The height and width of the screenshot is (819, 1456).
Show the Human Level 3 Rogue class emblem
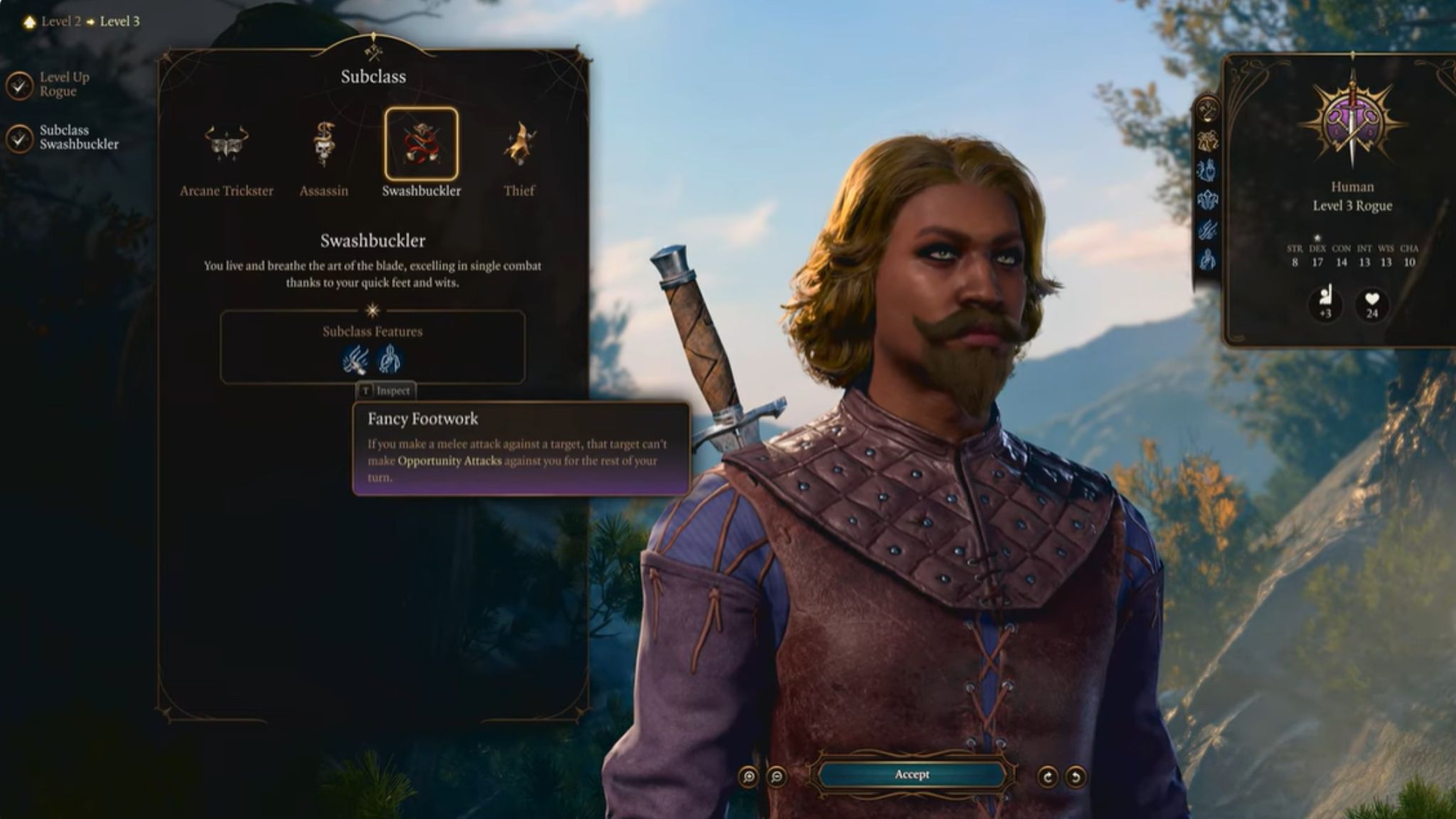tap(1351, 122)
